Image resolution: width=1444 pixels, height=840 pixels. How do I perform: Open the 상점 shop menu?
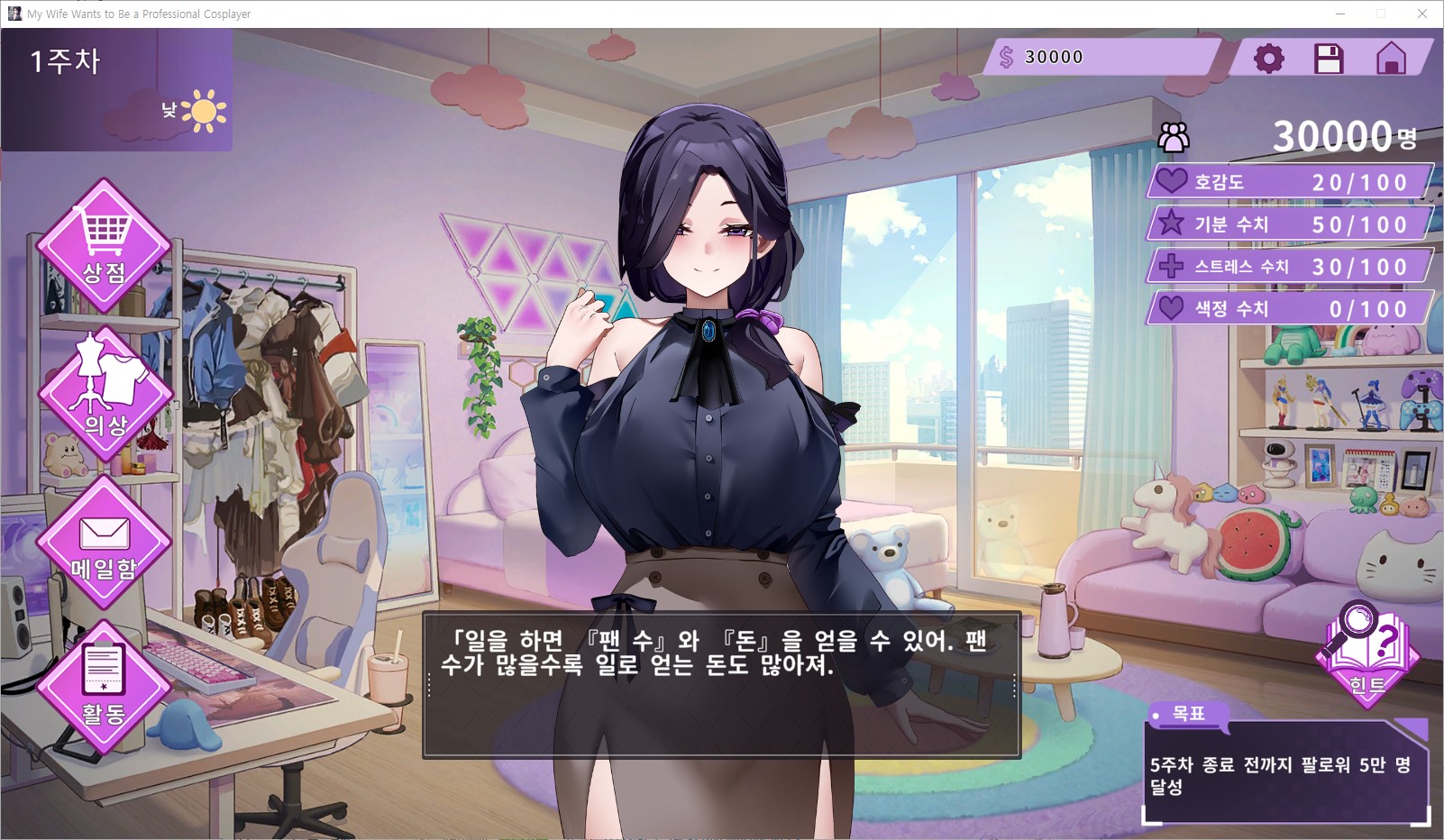[104, 245]
